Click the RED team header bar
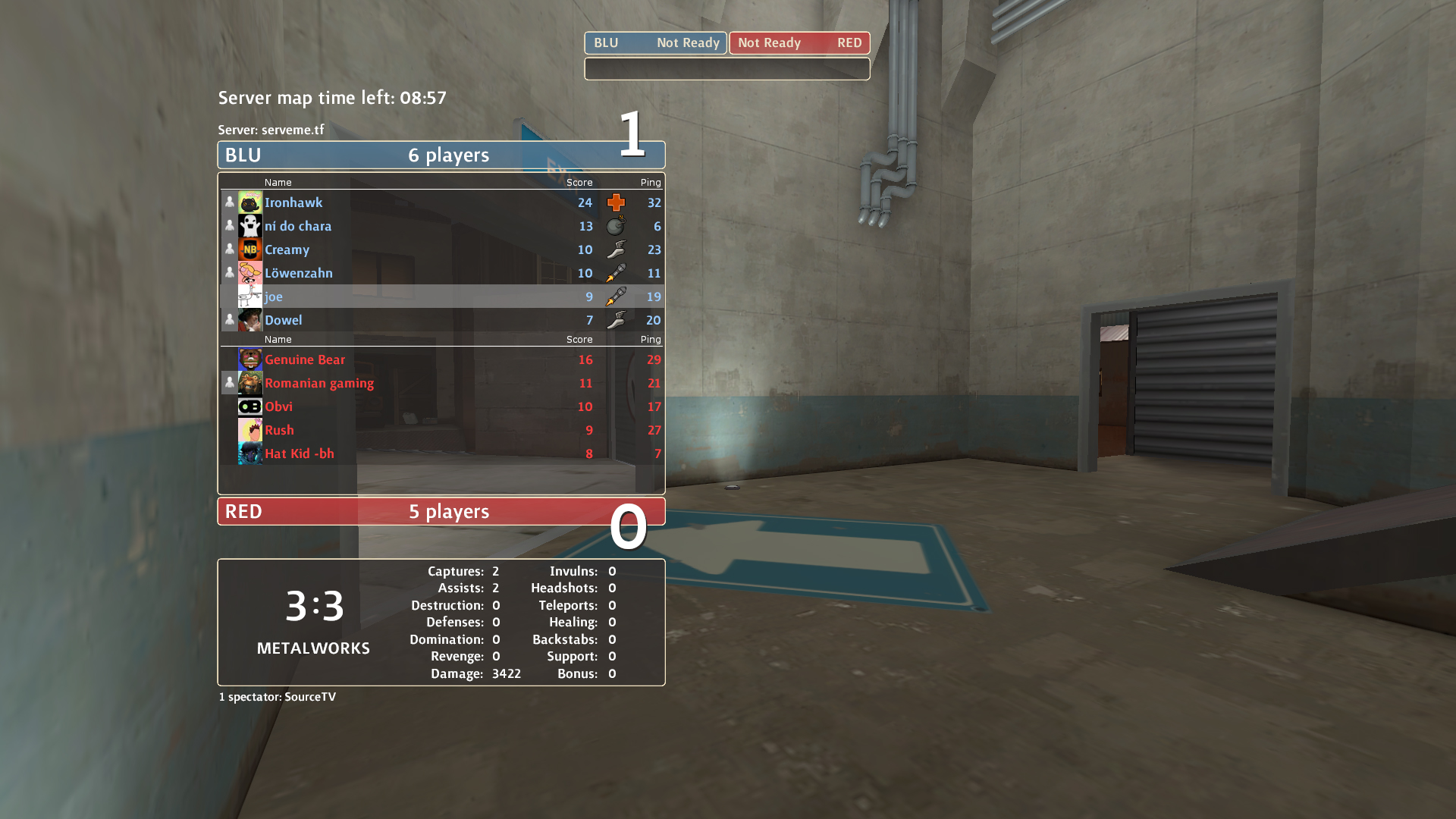This screenshot has height=819, width=1456. pos(441,511)
